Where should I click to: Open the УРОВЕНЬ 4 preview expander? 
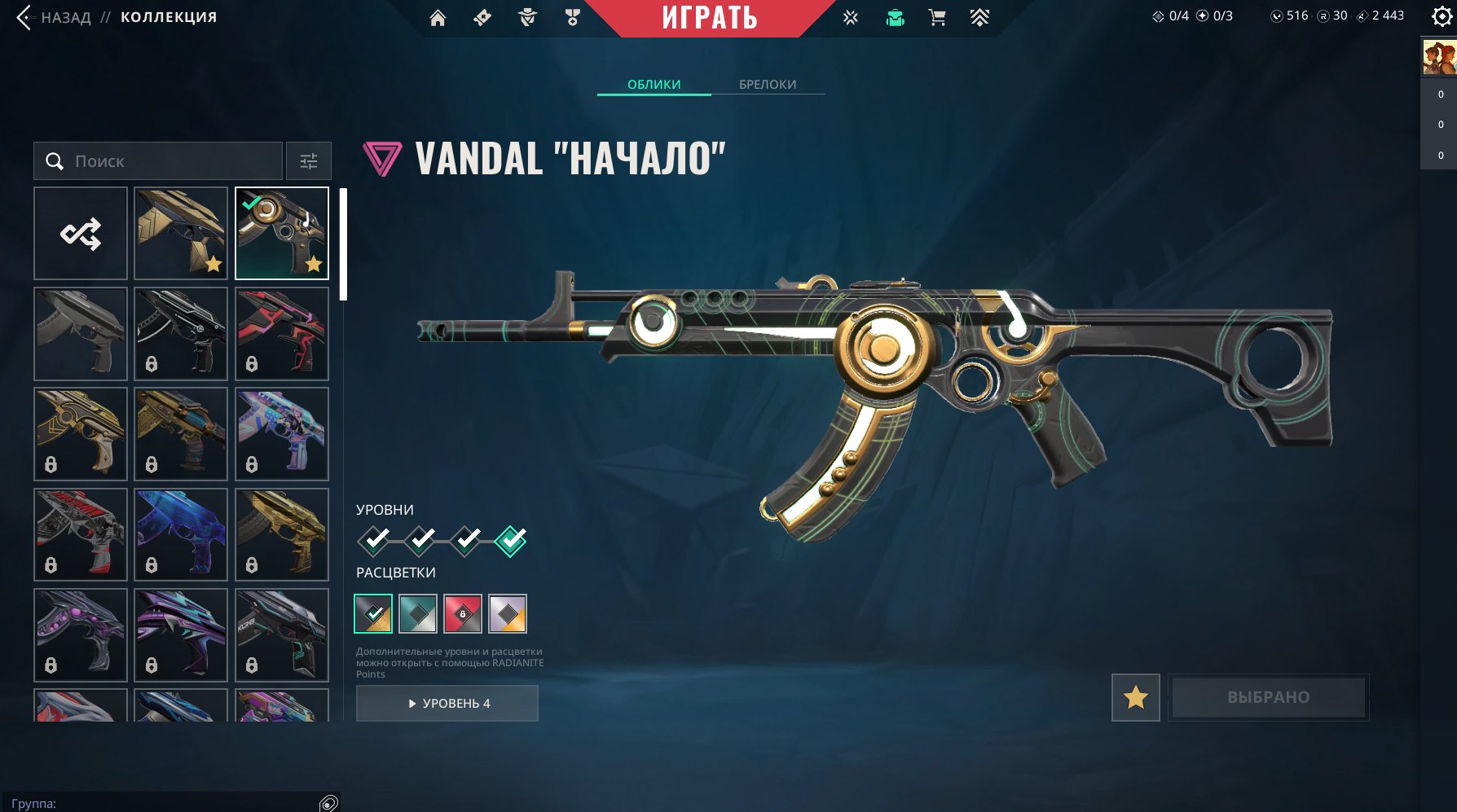pyautogui.click(x=447, y=703)
